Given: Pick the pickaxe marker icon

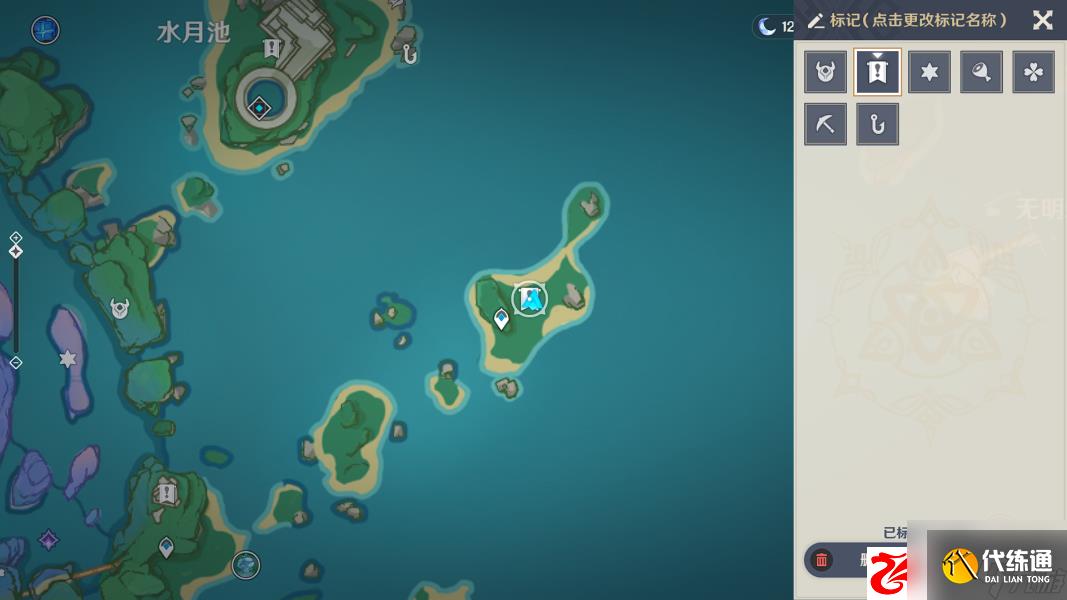Looking at the screenshot, I should [x=826, y=124].
